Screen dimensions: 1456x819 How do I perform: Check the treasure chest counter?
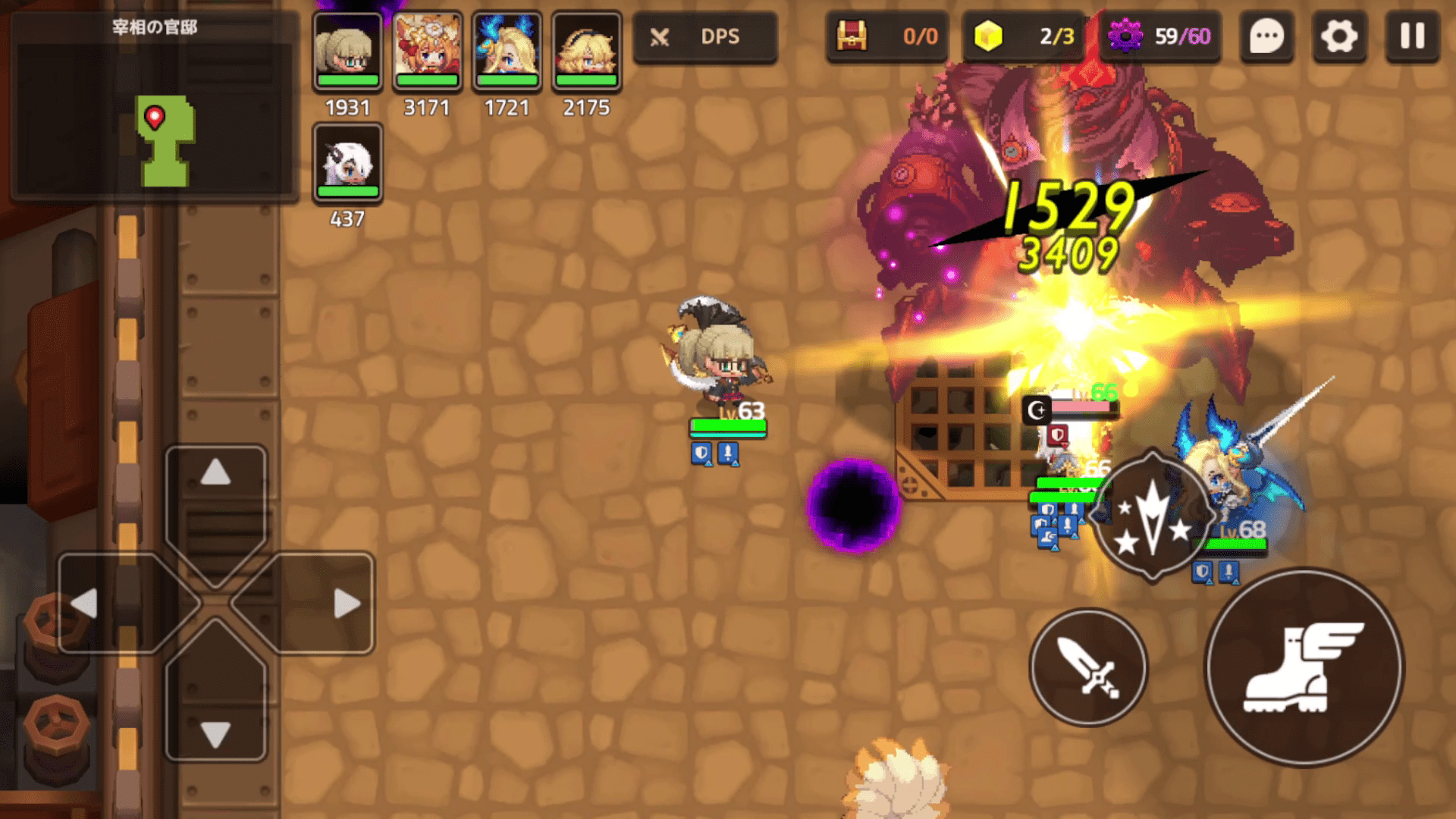click(886, 36)
